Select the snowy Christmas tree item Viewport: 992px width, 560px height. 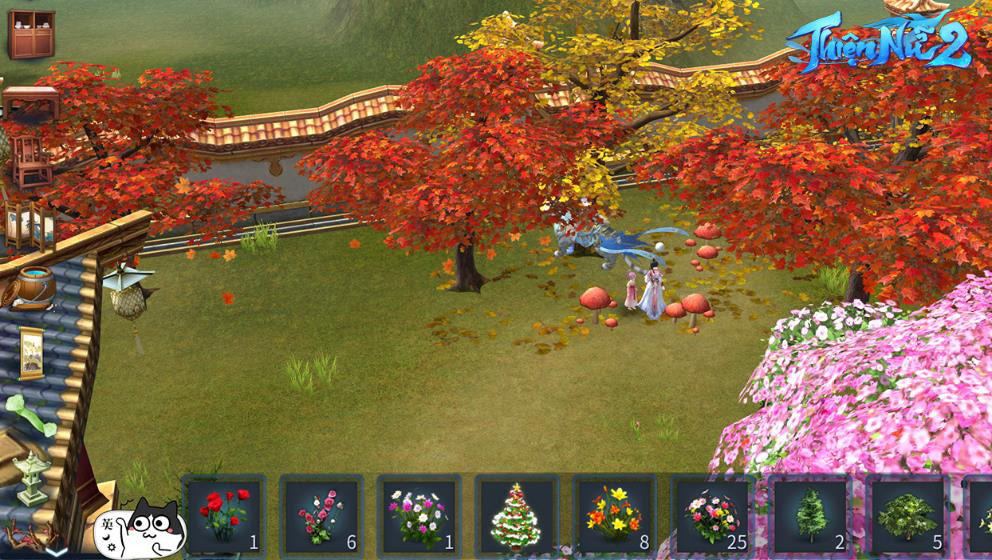point(516,514)
